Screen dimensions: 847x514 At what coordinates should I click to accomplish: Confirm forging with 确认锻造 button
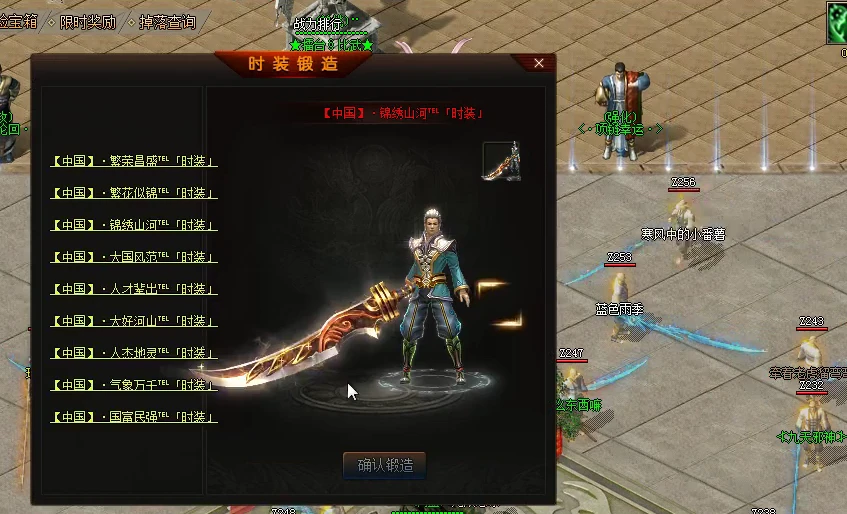point(385,465)
